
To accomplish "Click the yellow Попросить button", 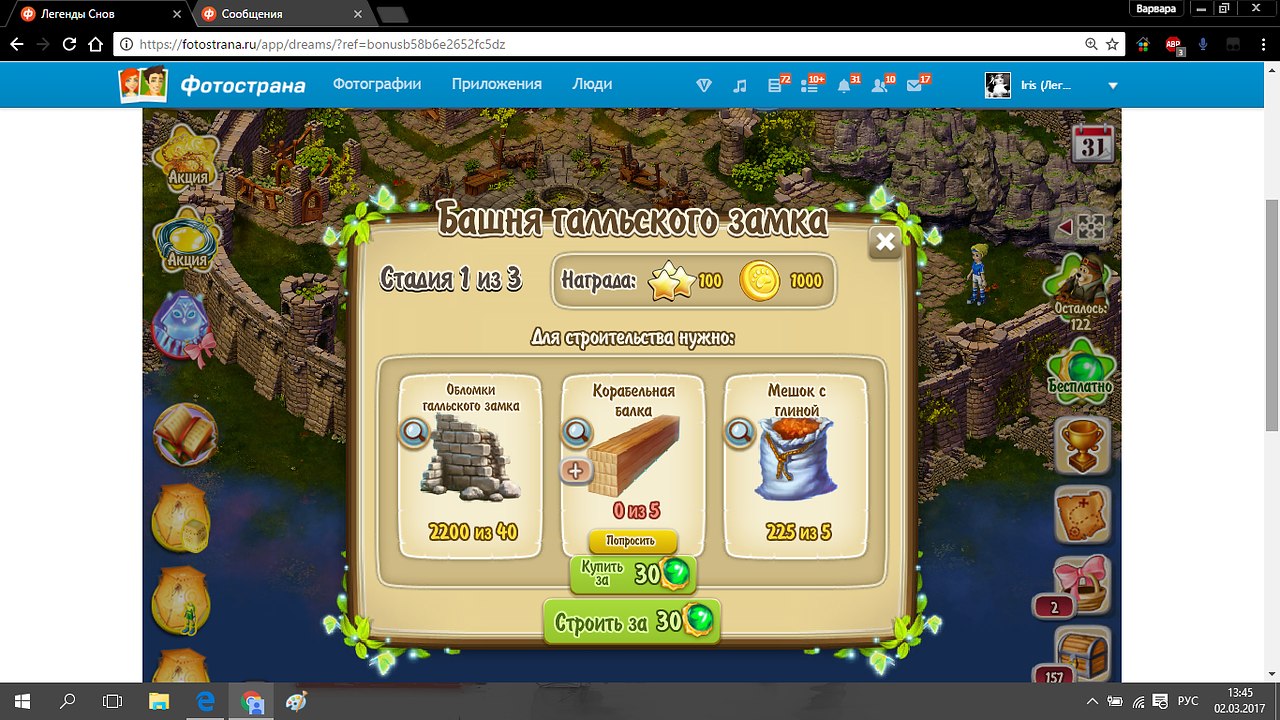I will 632,541.
